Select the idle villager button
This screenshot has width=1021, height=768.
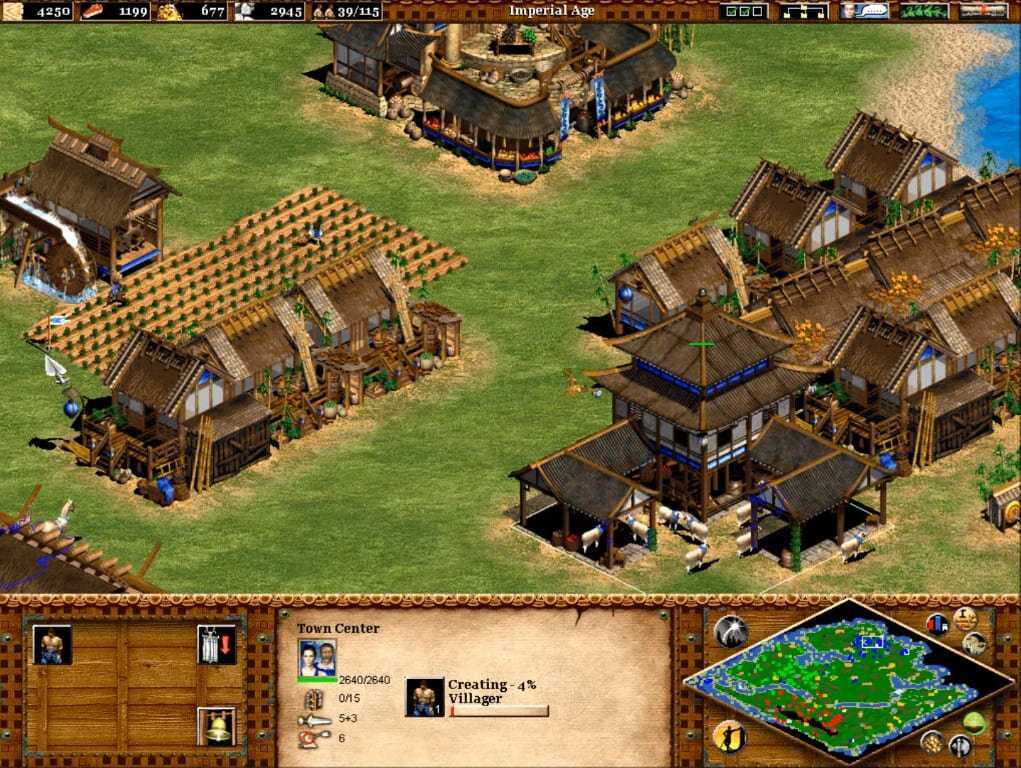click(728, 737)
